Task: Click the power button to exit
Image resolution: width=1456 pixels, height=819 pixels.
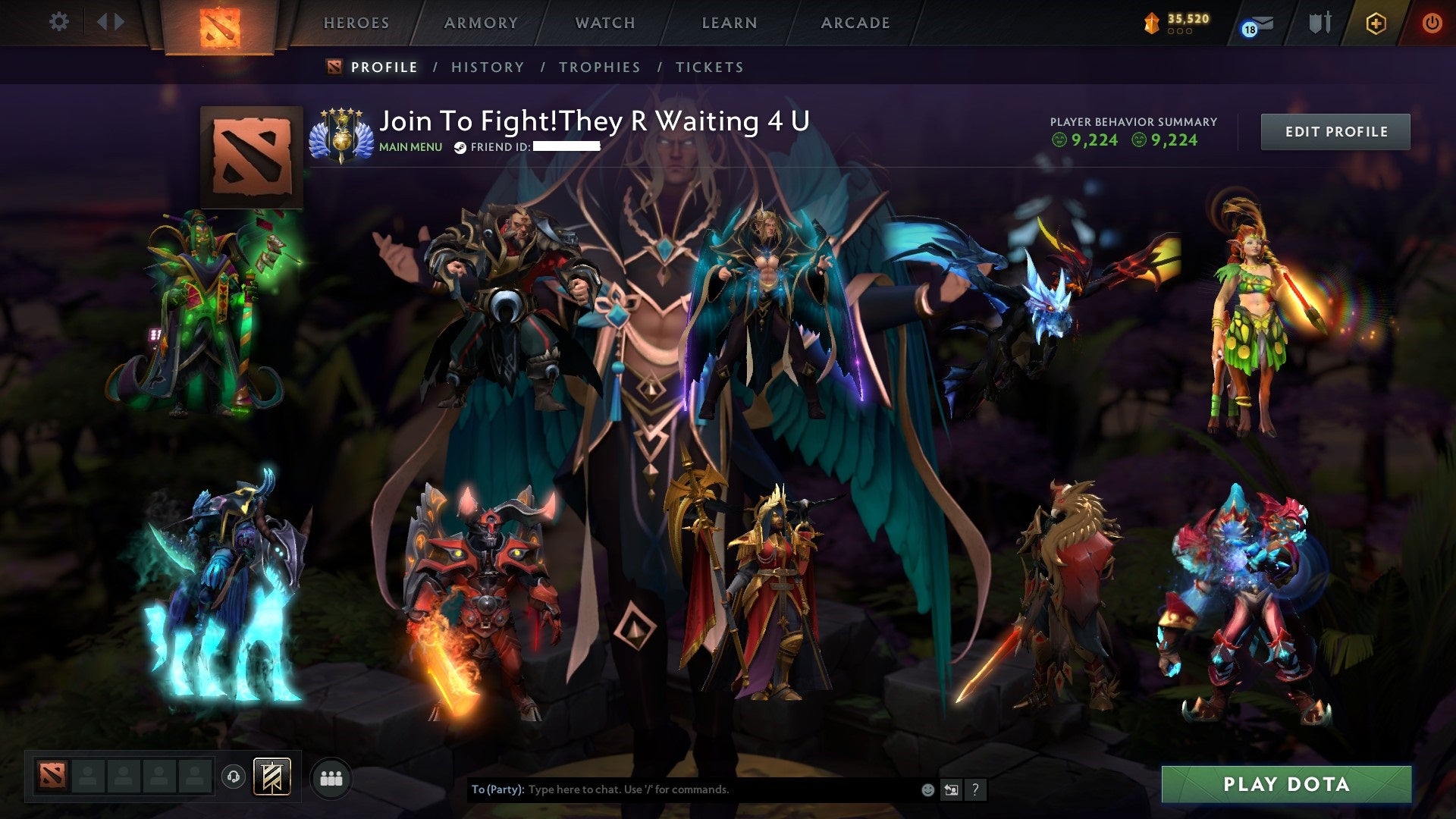Action: pyautogui.click(x=1432, y=23)
